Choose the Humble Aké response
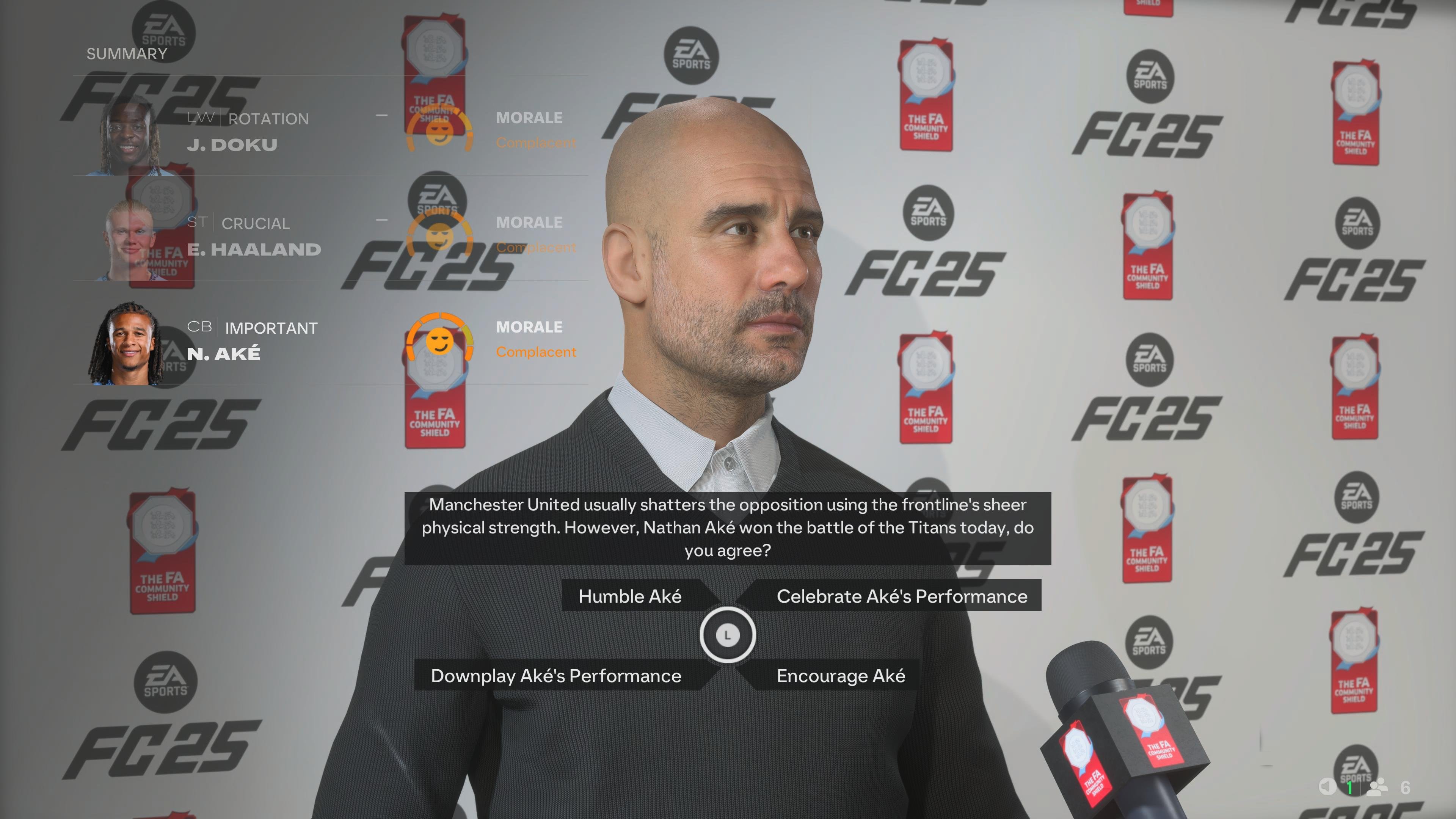Screen dimensions: 1456x819 click(630, 596)
